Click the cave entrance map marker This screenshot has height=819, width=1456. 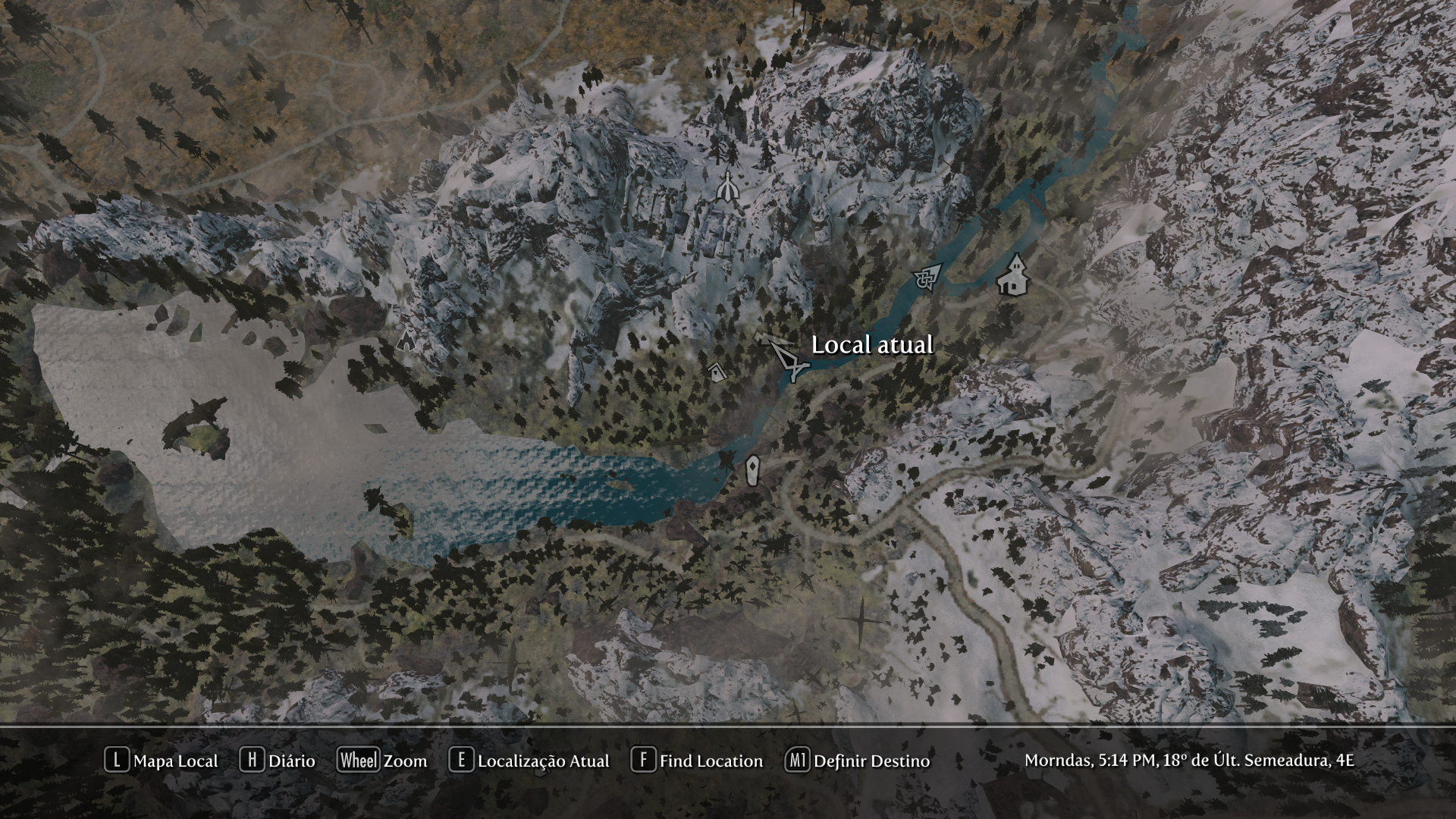coord(406,339)
